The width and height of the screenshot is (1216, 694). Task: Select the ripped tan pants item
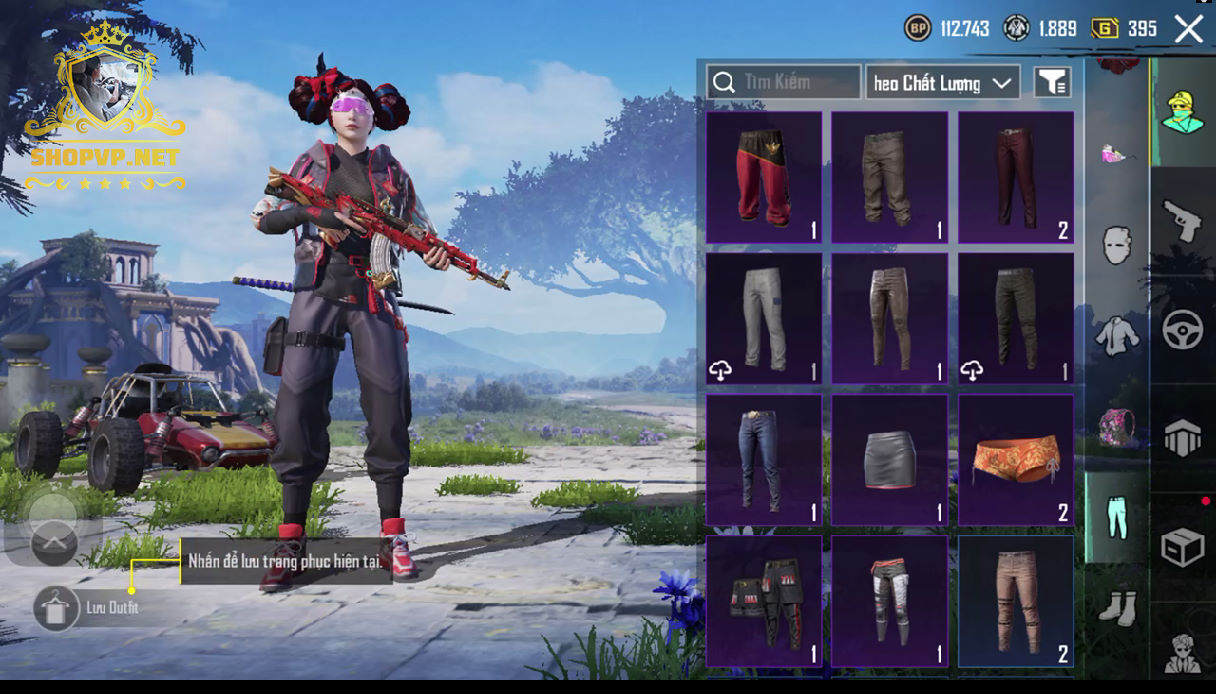1015,601
